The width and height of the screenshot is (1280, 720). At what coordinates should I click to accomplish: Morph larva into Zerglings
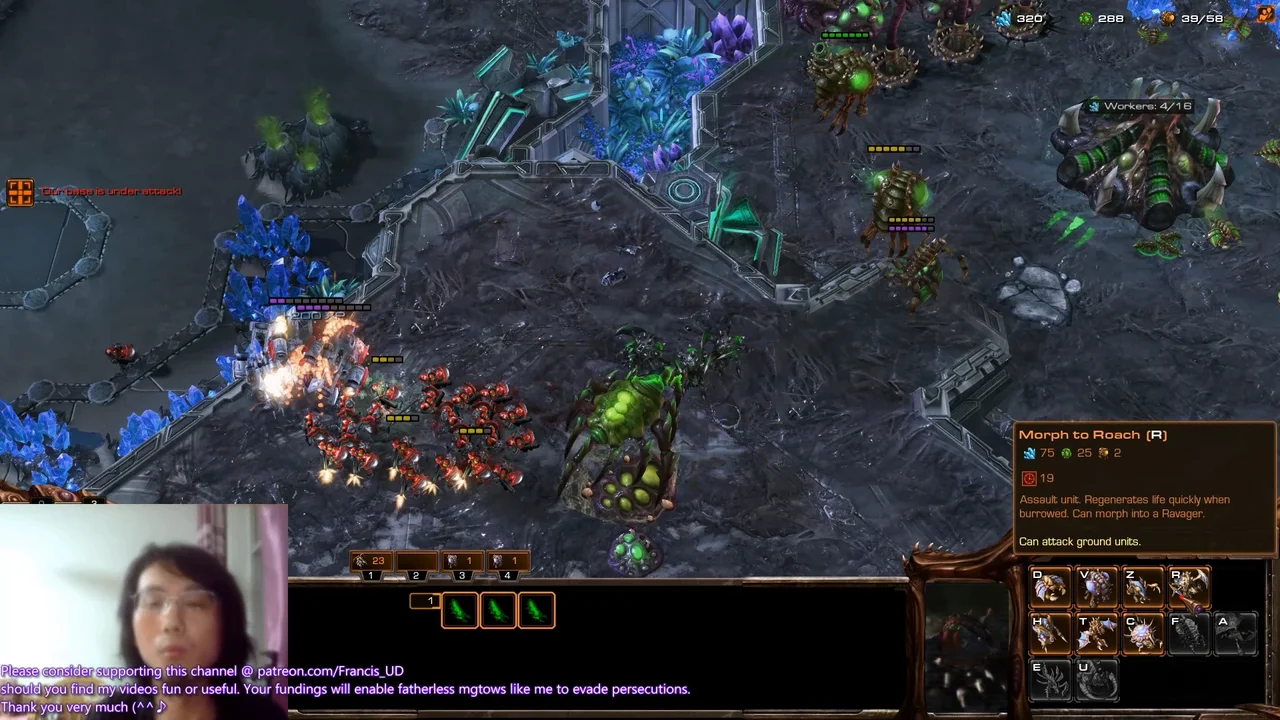[x=1142, y=588]
